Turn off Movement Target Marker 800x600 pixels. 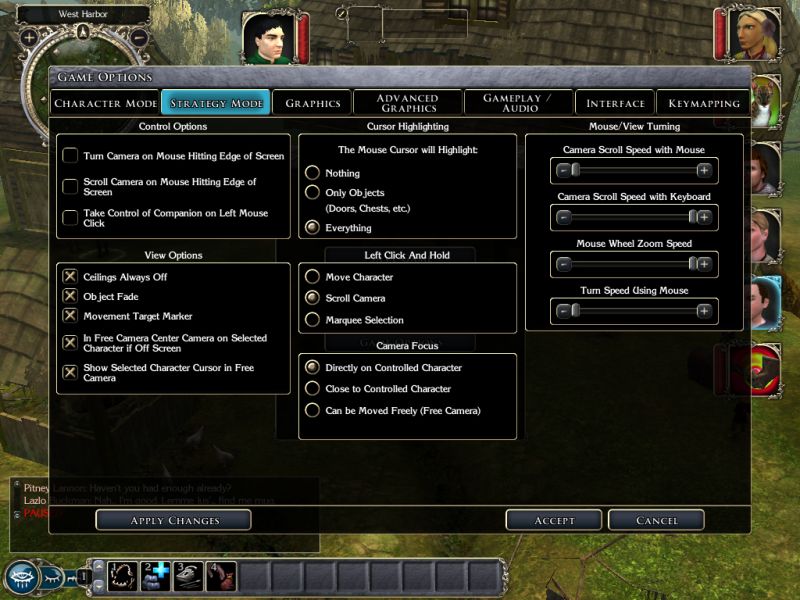(70, 316)
